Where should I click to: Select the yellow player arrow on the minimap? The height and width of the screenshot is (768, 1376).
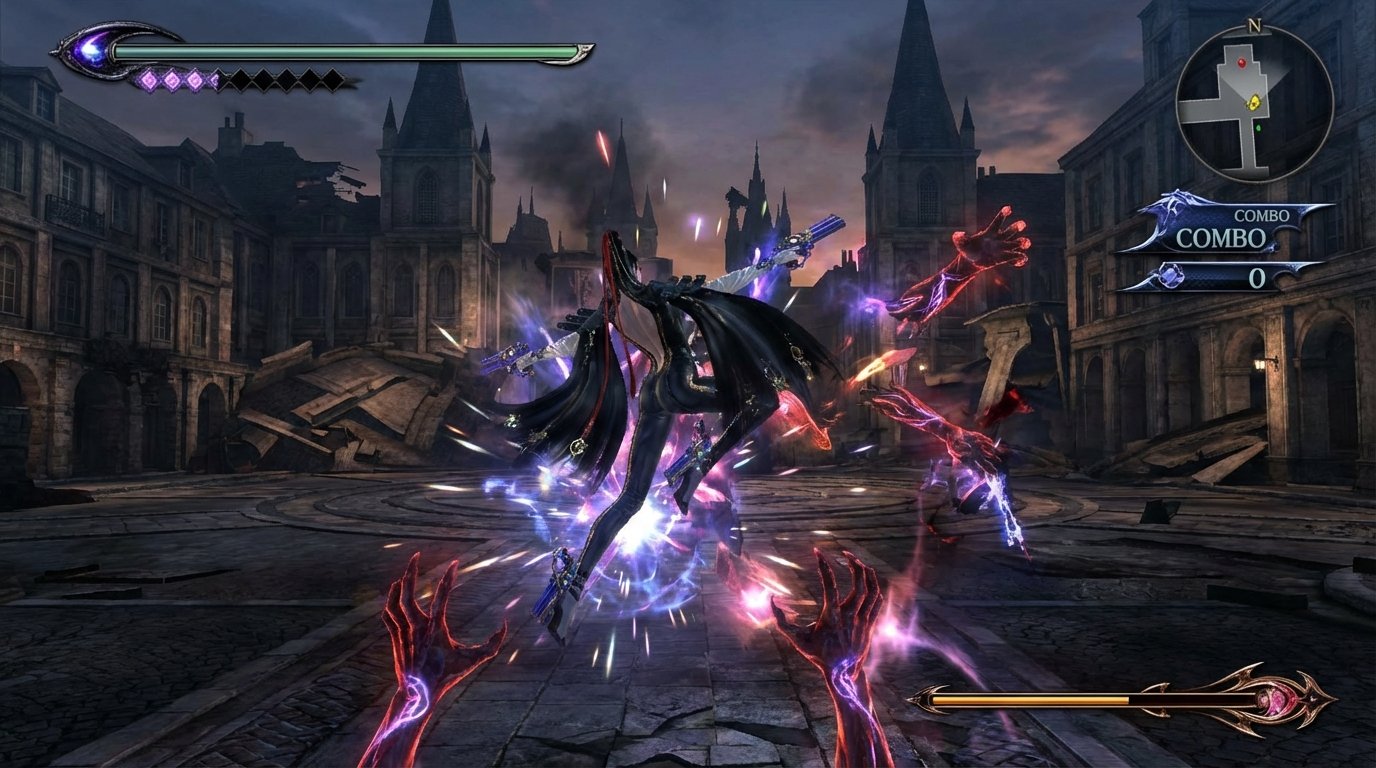(x=1254, y=103)
